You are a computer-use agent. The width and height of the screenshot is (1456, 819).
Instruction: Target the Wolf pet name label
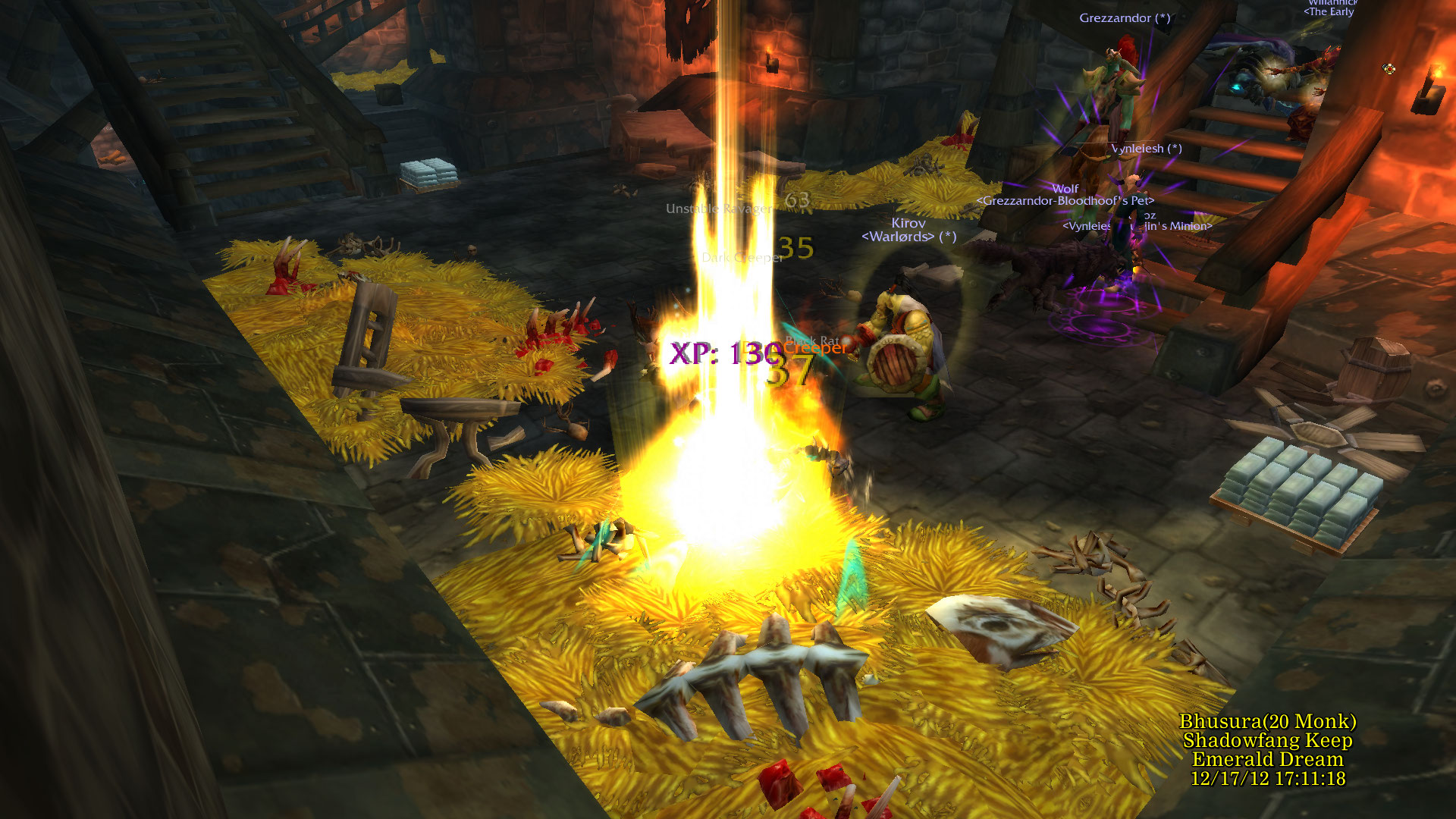(x=1065, y=189)
